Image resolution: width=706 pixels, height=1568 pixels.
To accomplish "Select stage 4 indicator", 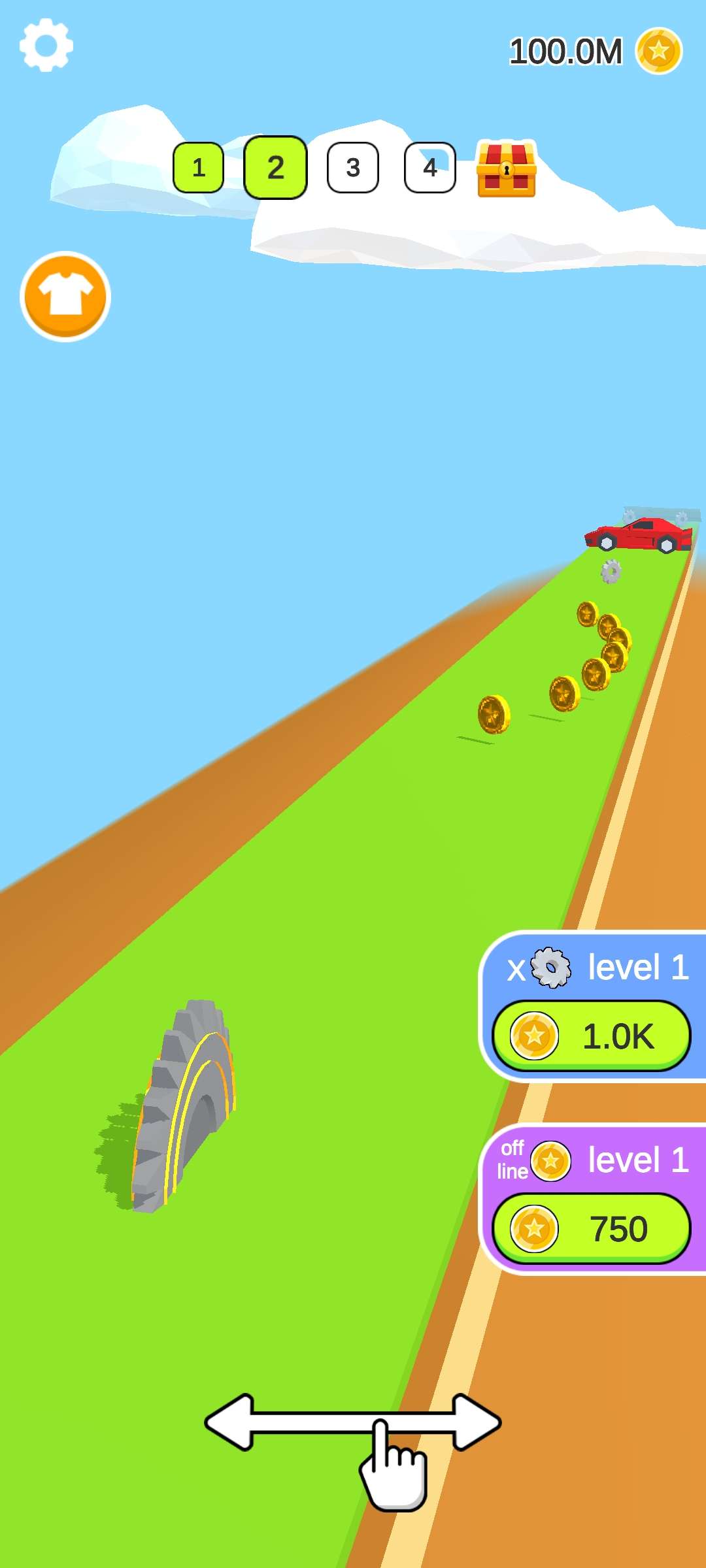I will [429, 168].
